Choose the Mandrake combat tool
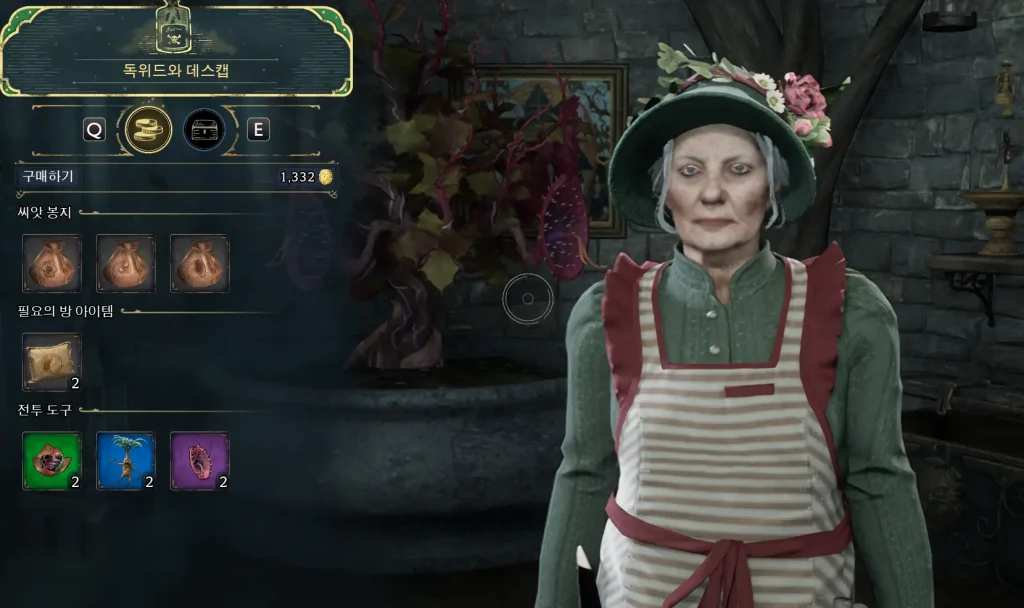This screenshot has width=1024, height=608. (x=126, y=460)
